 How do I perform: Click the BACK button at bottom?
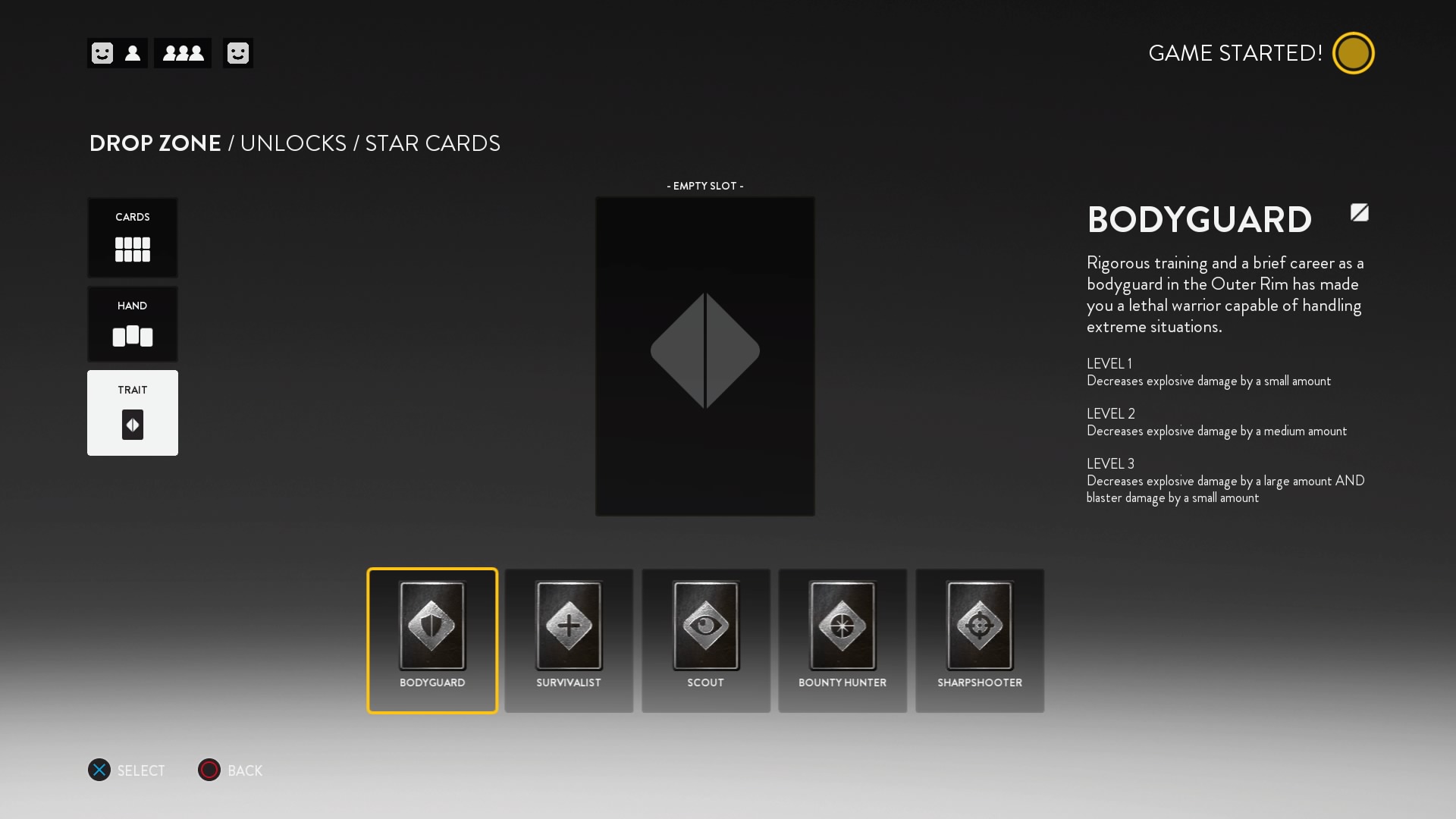(230, 770)
